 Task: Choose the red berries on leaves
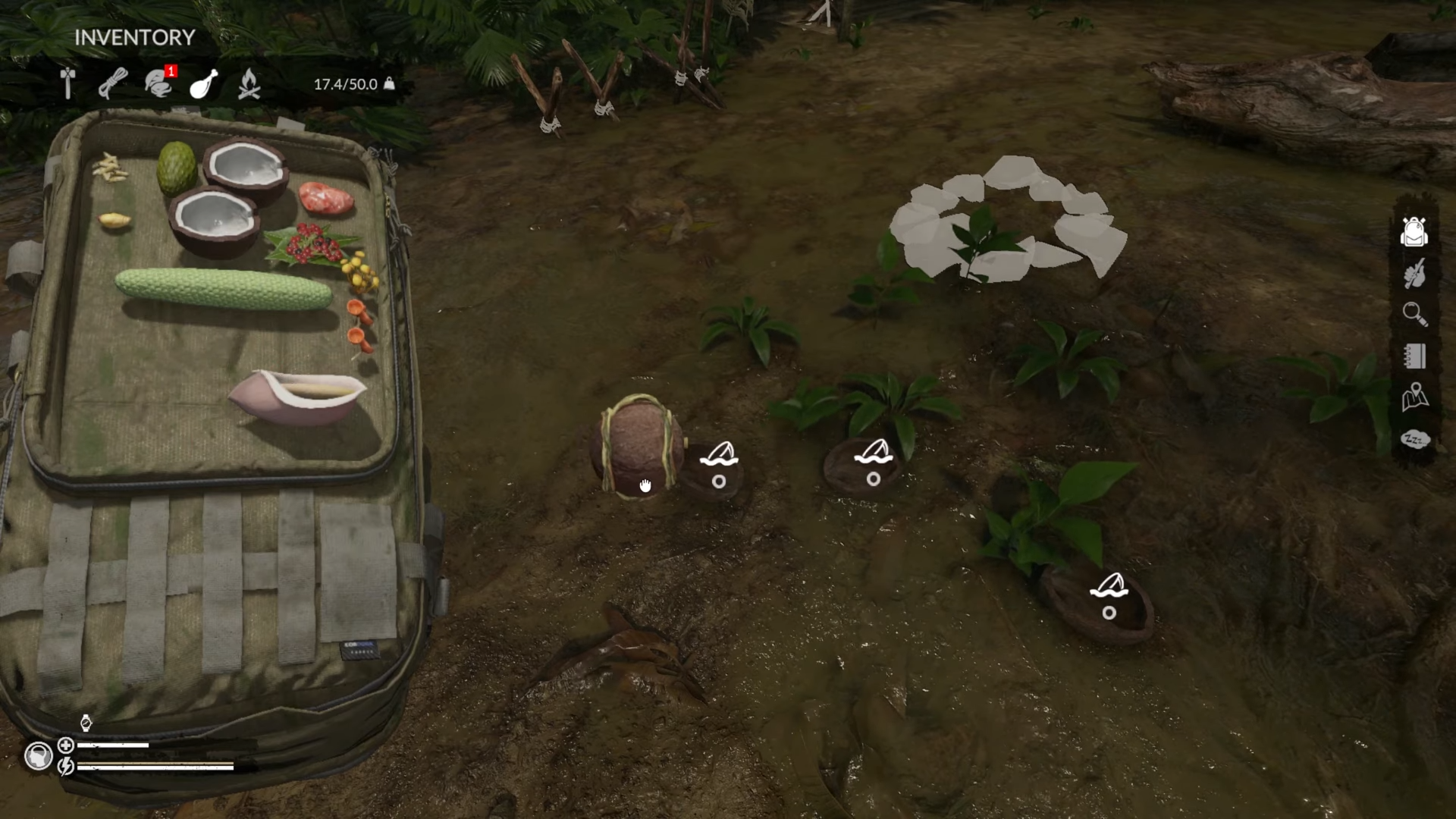click(309, 244)
